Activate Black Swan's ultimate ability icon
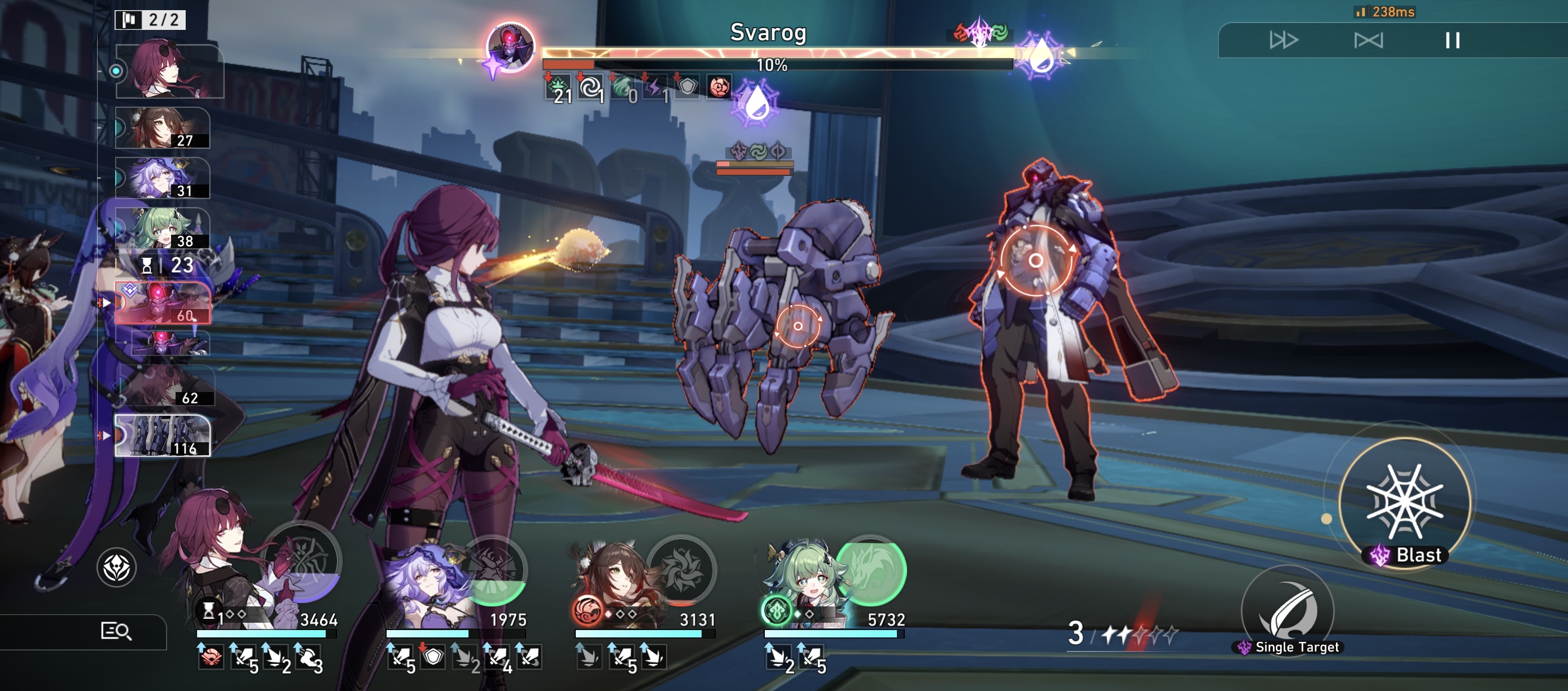 [x=492, y=570]
